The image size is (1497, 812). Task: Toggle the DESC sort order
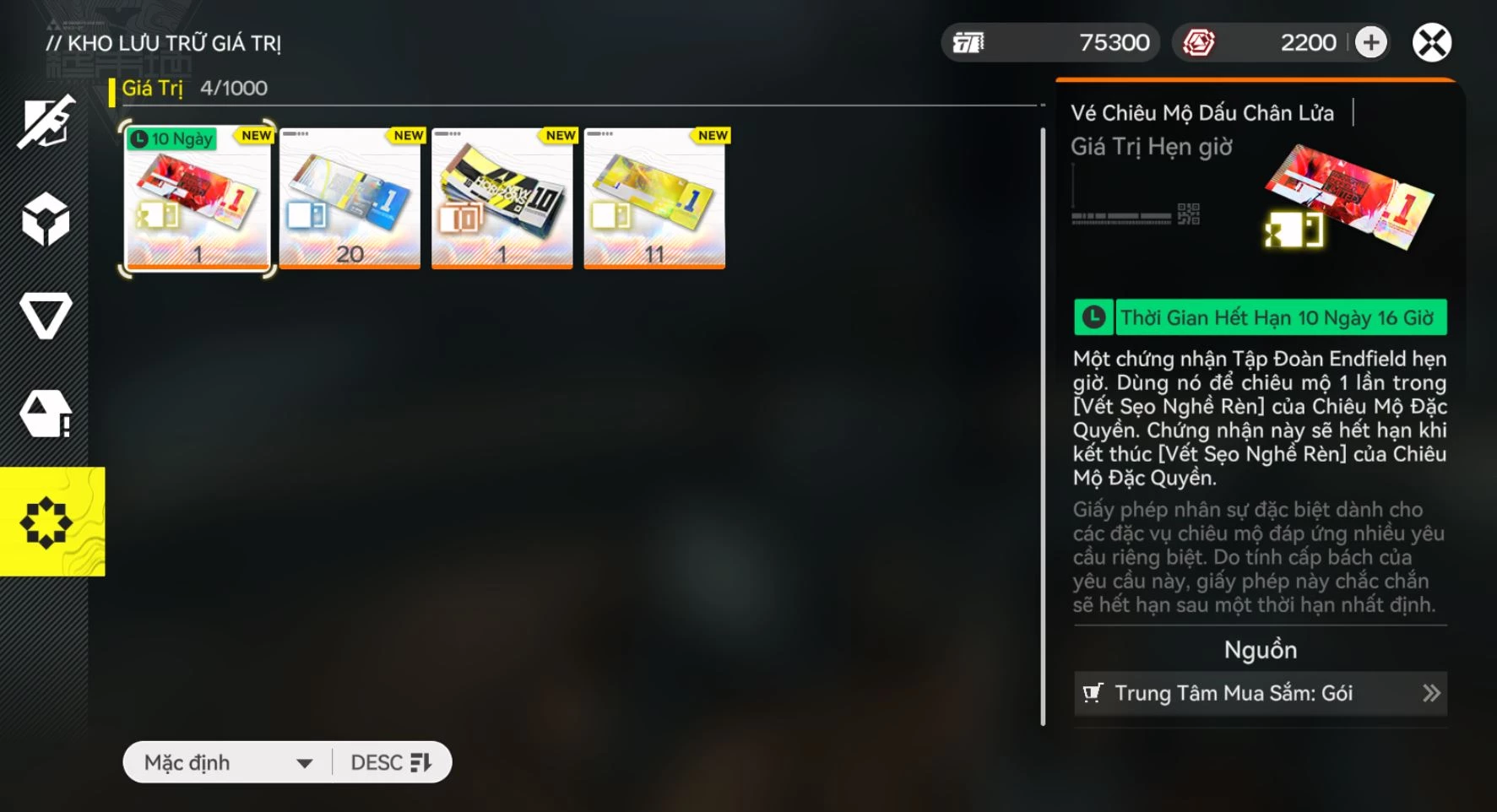coord(391,763)
